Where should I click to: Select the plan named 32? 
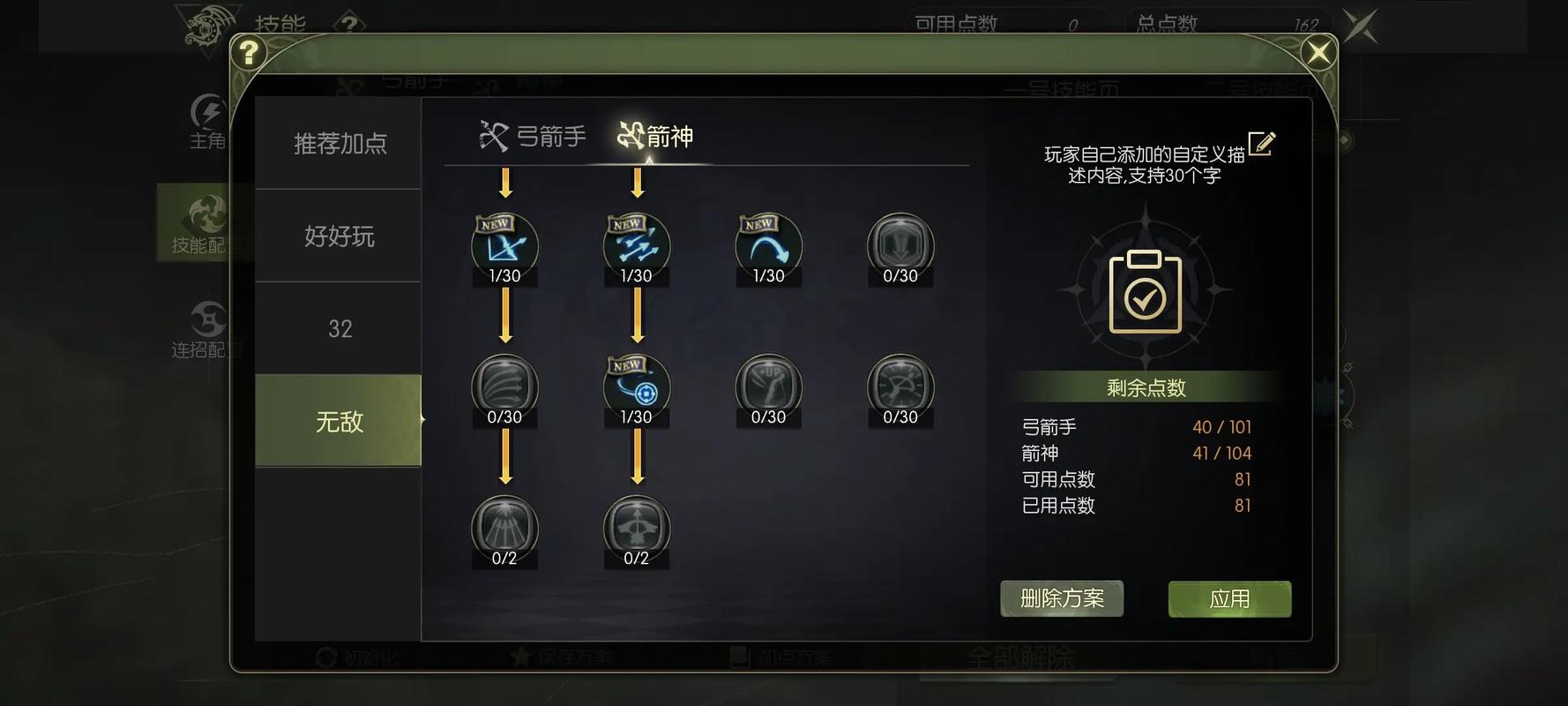pyautogui.click(x=339, y=328)
